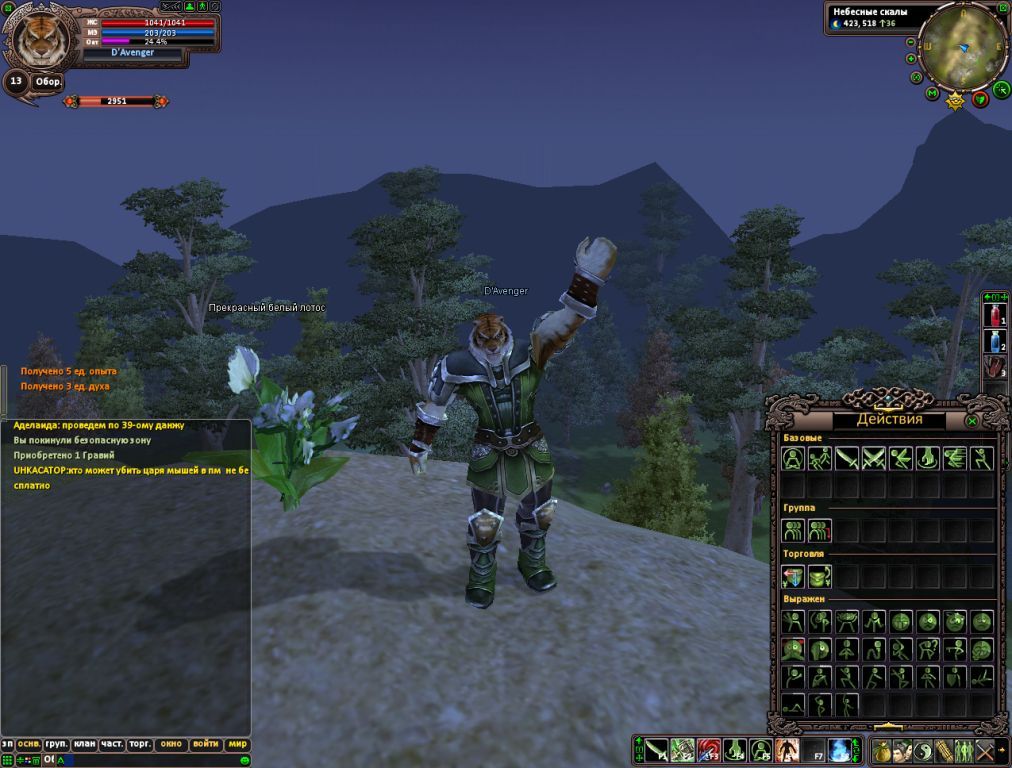Click the окно chat button
Viewport: 1012px width, 768px height.
click(x=171, y=744)
